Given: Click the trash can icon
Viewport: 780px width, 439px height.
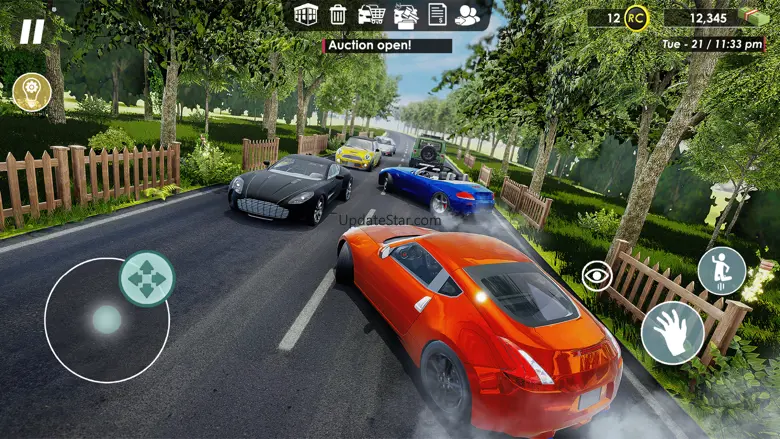Looking at the screenshot, I should [338, 14].
